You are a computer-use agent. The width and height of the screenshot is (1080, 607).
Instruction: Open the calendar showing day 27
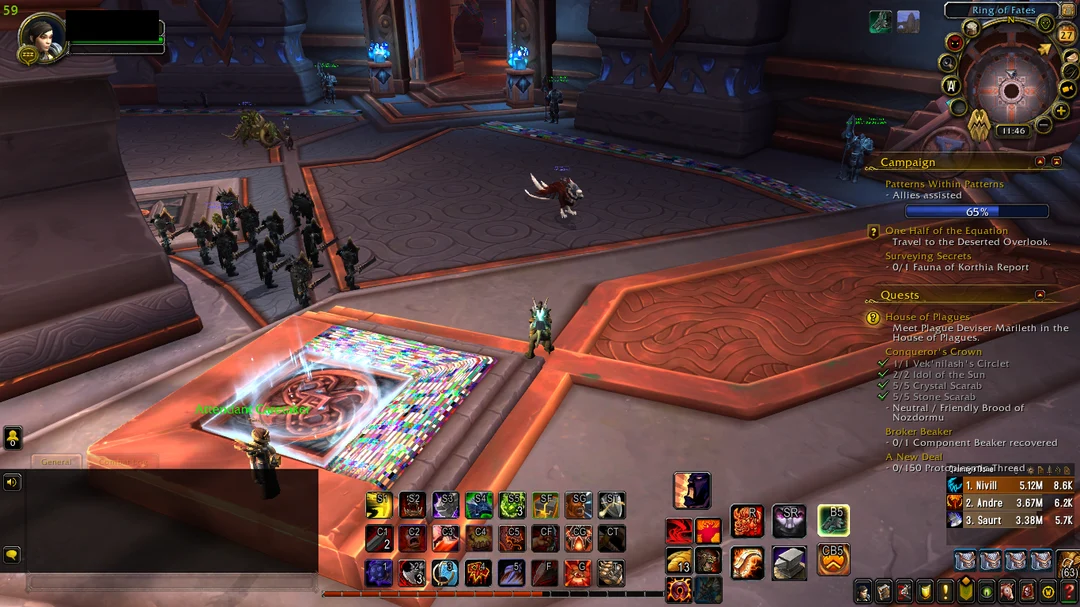coord(1066,33)
